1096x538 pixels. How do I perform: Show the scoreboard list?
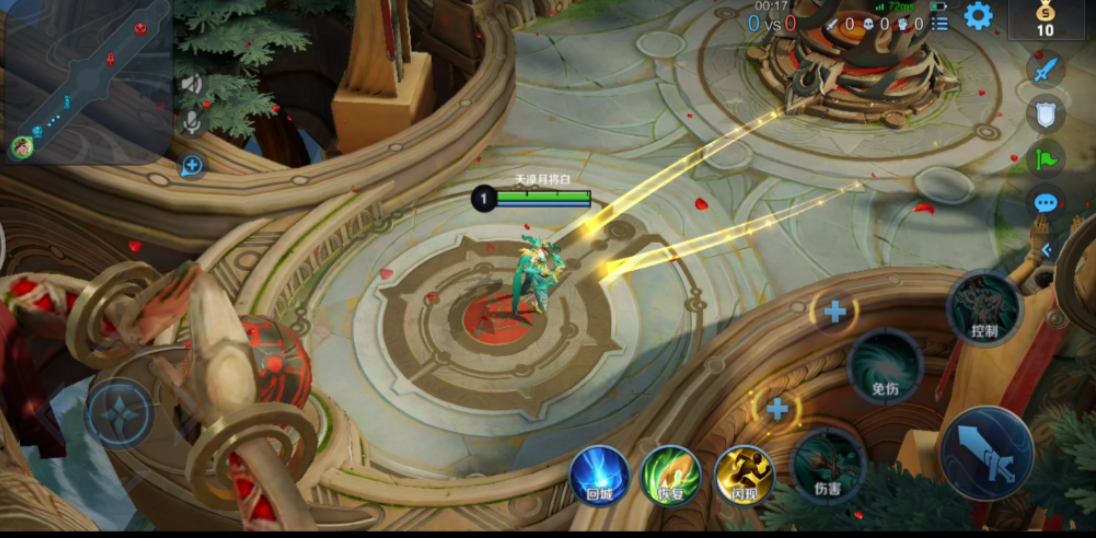point(939,22)
